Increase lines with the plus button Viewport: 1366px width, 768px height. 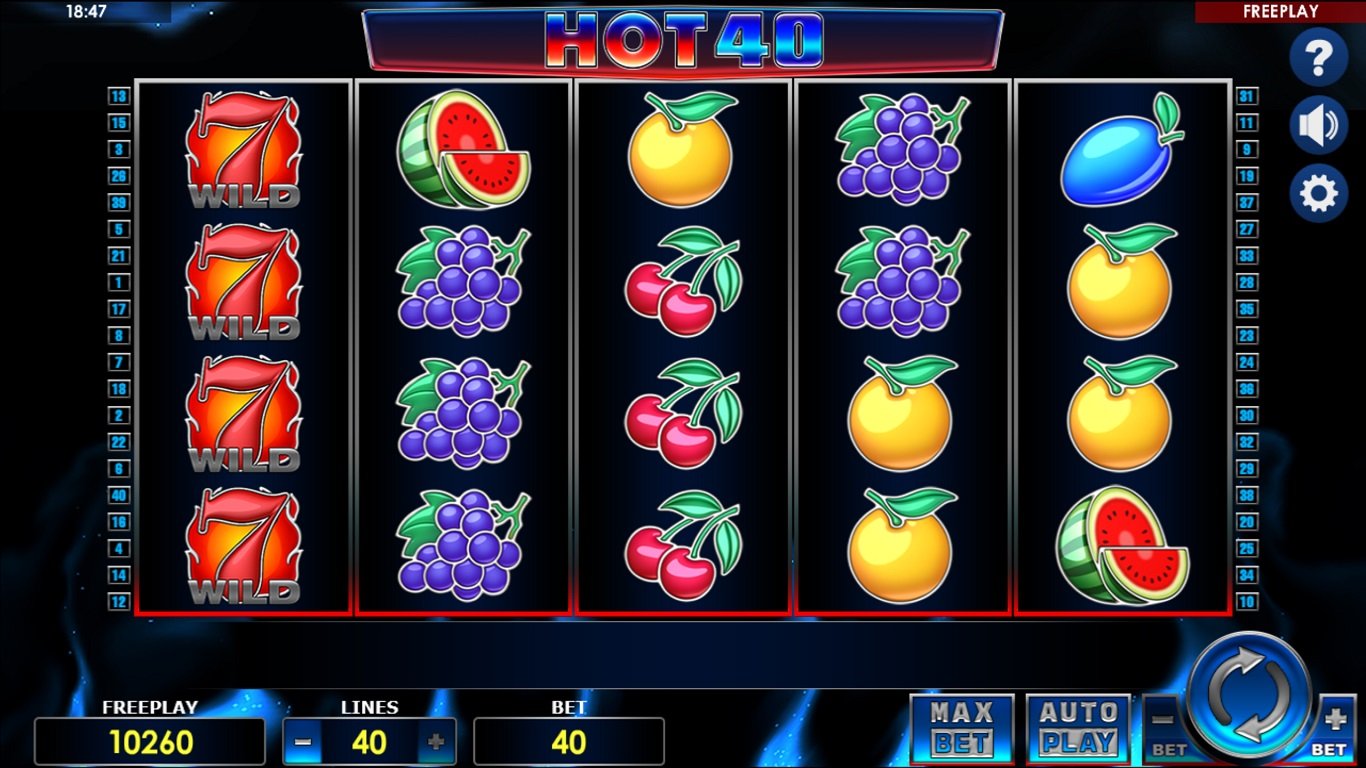click(436, 742)
